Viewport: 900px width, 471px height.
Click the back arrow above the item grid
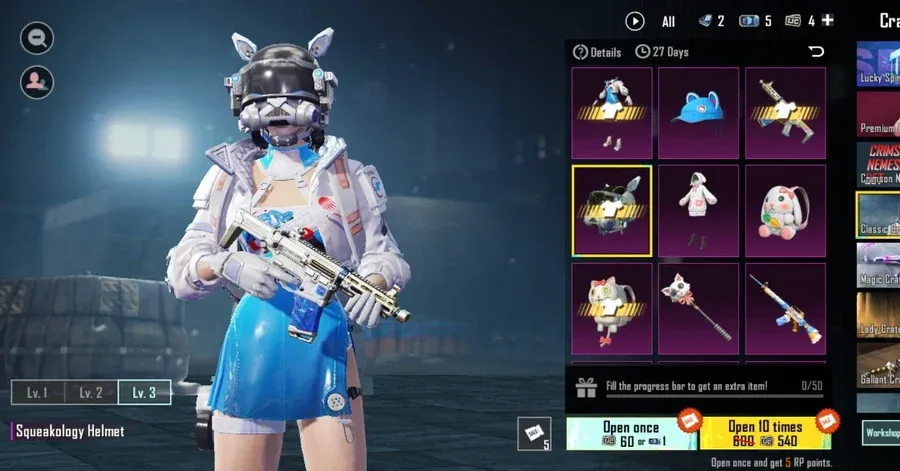[816, 52]
